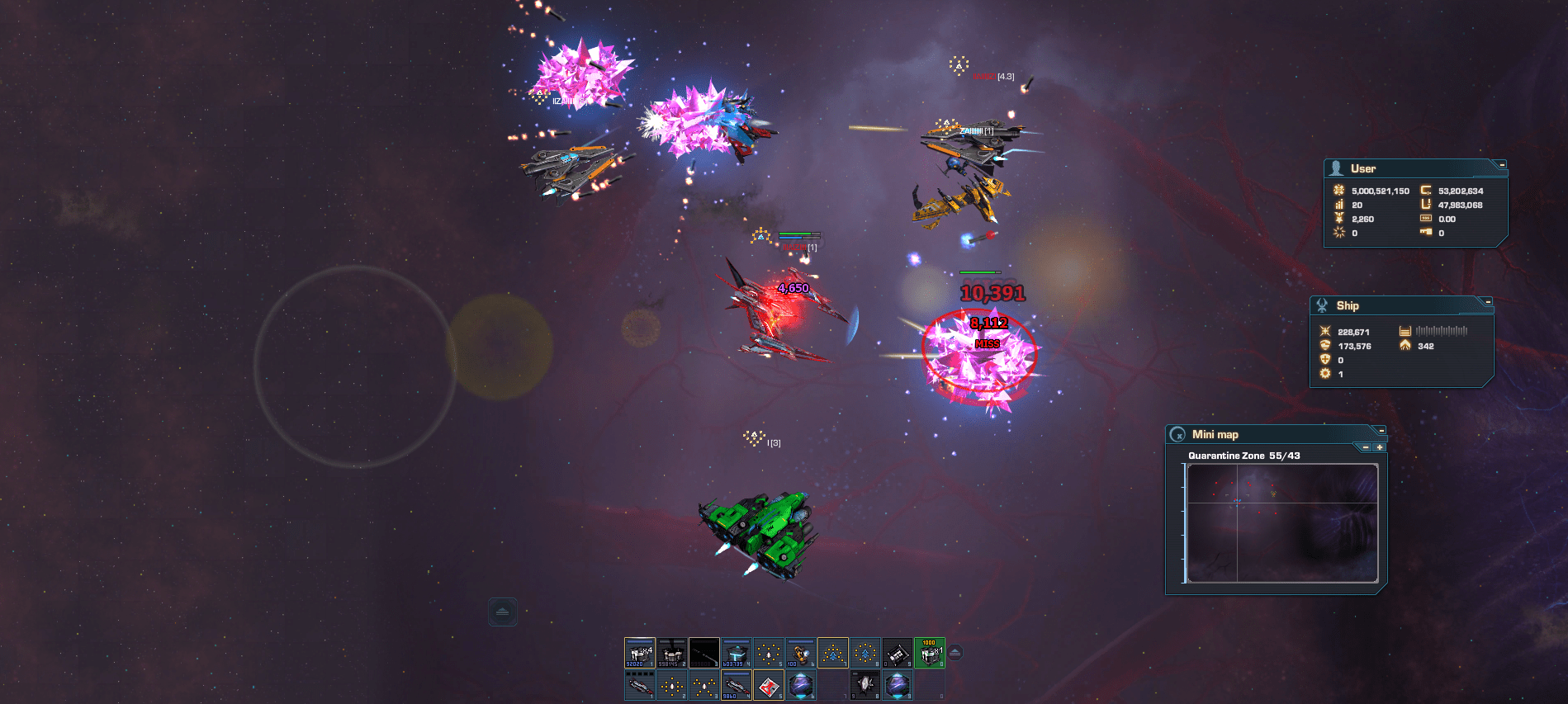Viewport: 1568px width, 704px height.
Task: Minimize the User info panel
Action: 1502,165
